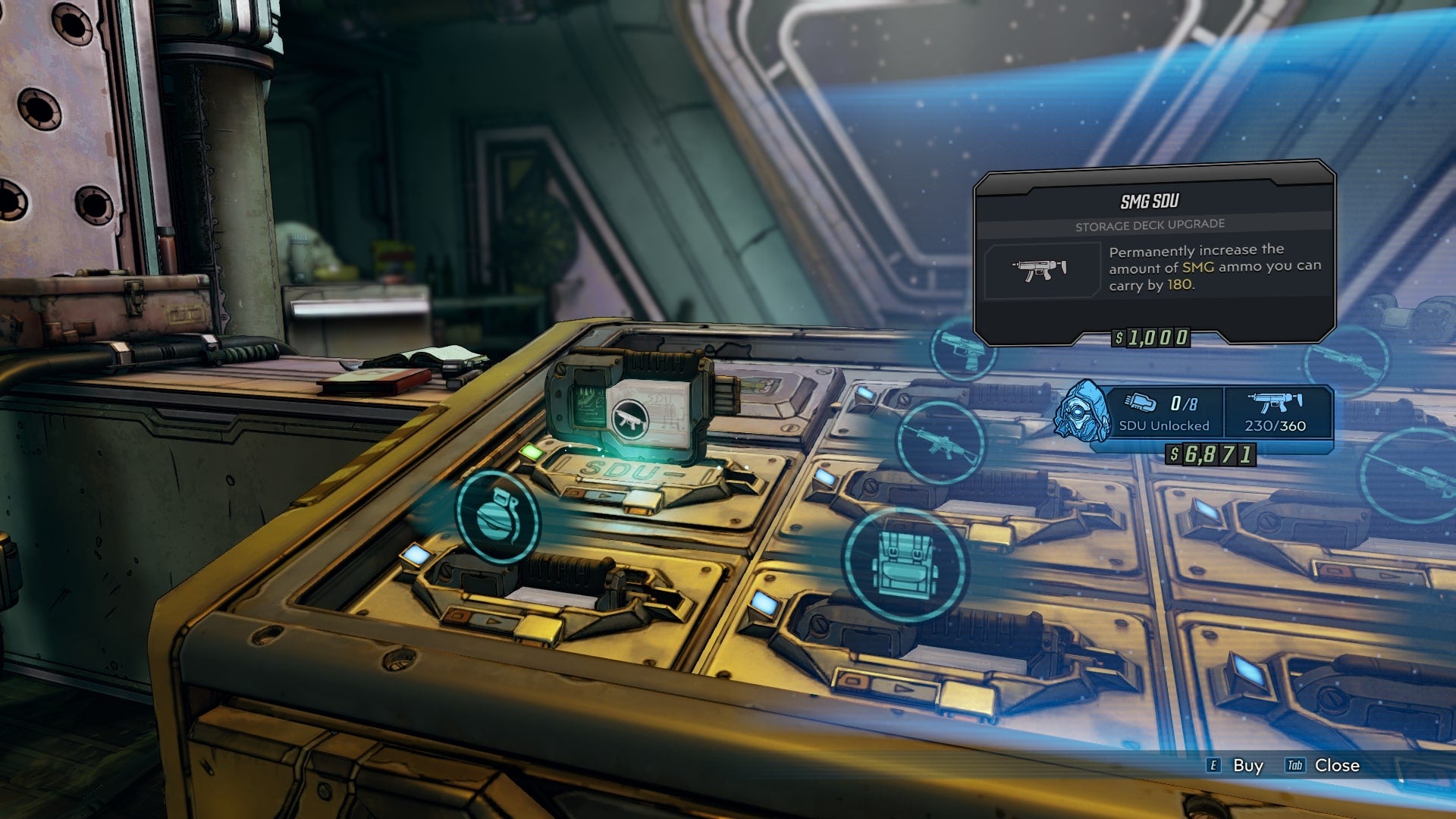Click the SMG icon above the 230/360 counter
Viewport: 1456px width, 819px height.
[1276, 402]
